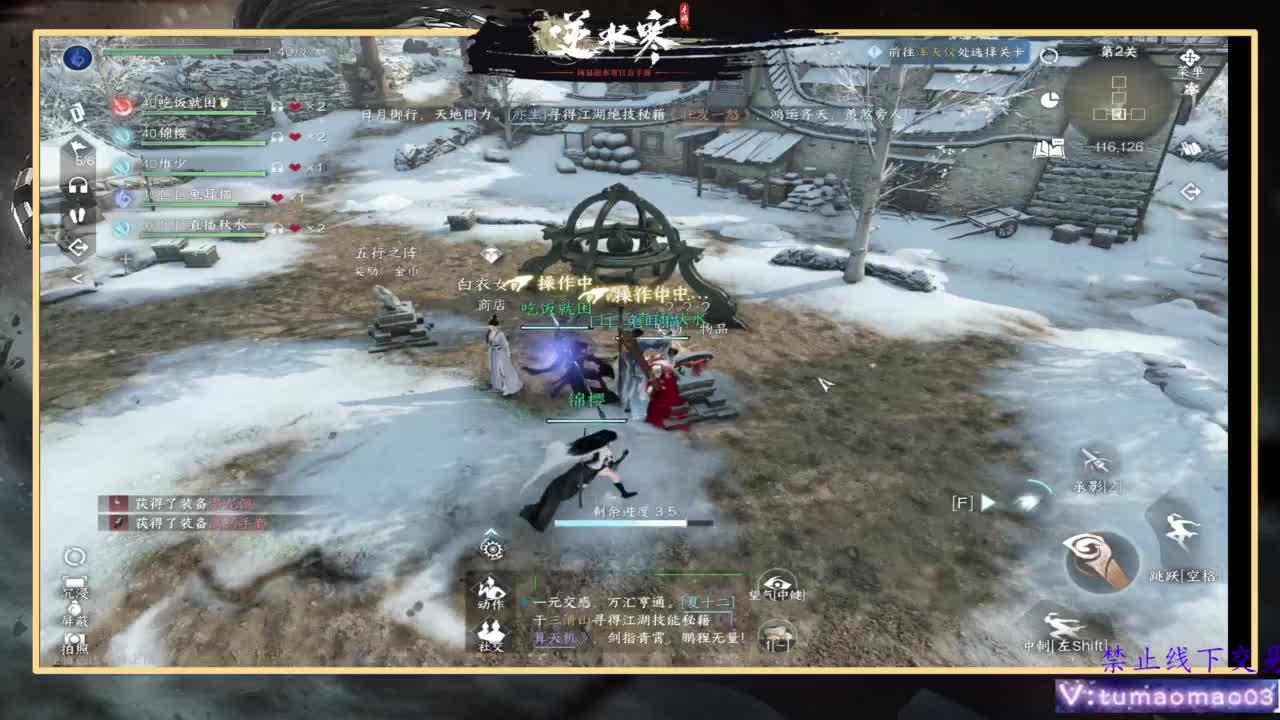Open the 拍照 photo mode icon
Viewport: 1280px width, 720px height.
[x=75, y=637]
